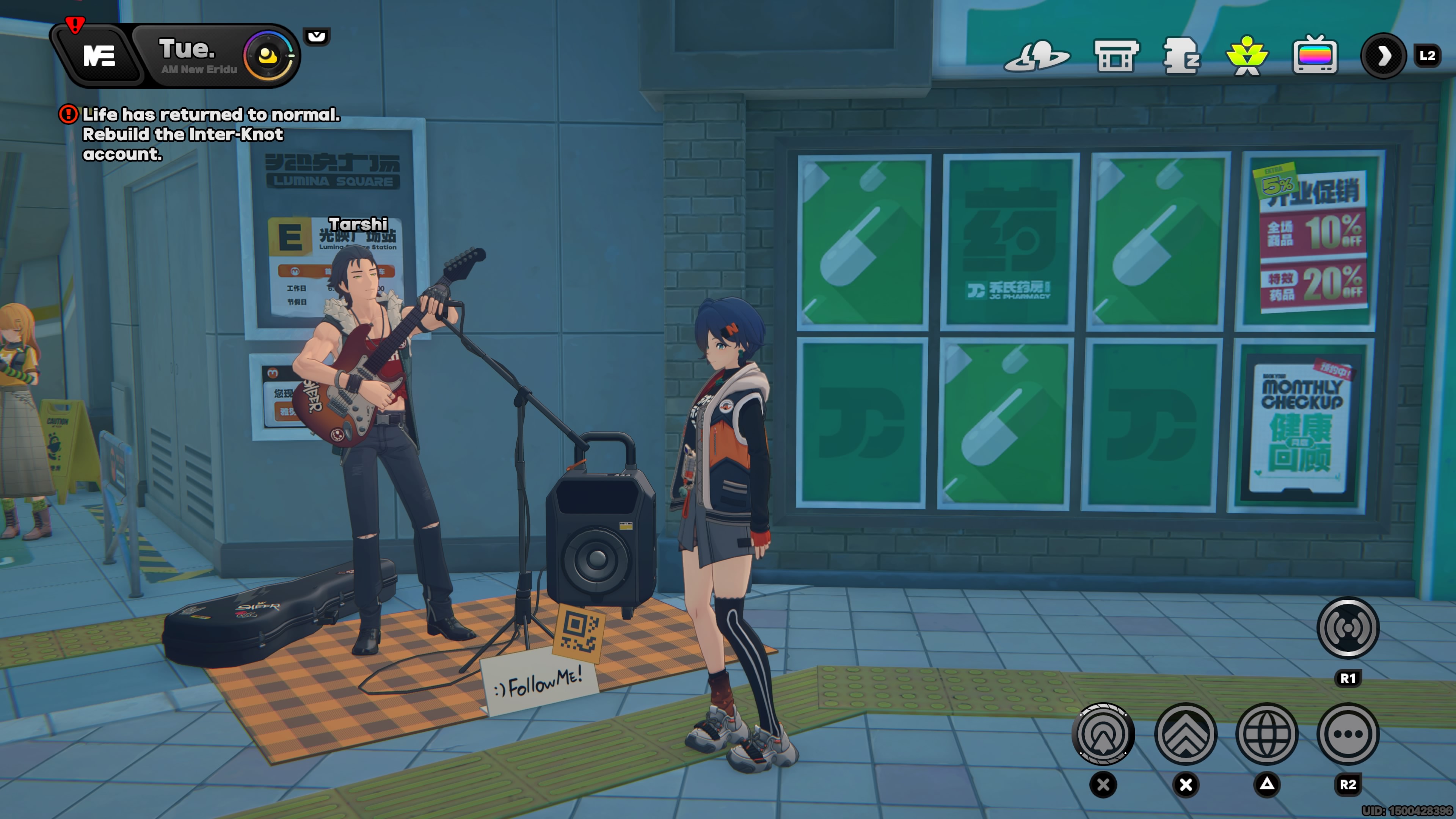Image resolution: width=1456 pixels, height=819 pixels.
Task: Click the notification bubble above the avatar panel
Action: point(317,37)
